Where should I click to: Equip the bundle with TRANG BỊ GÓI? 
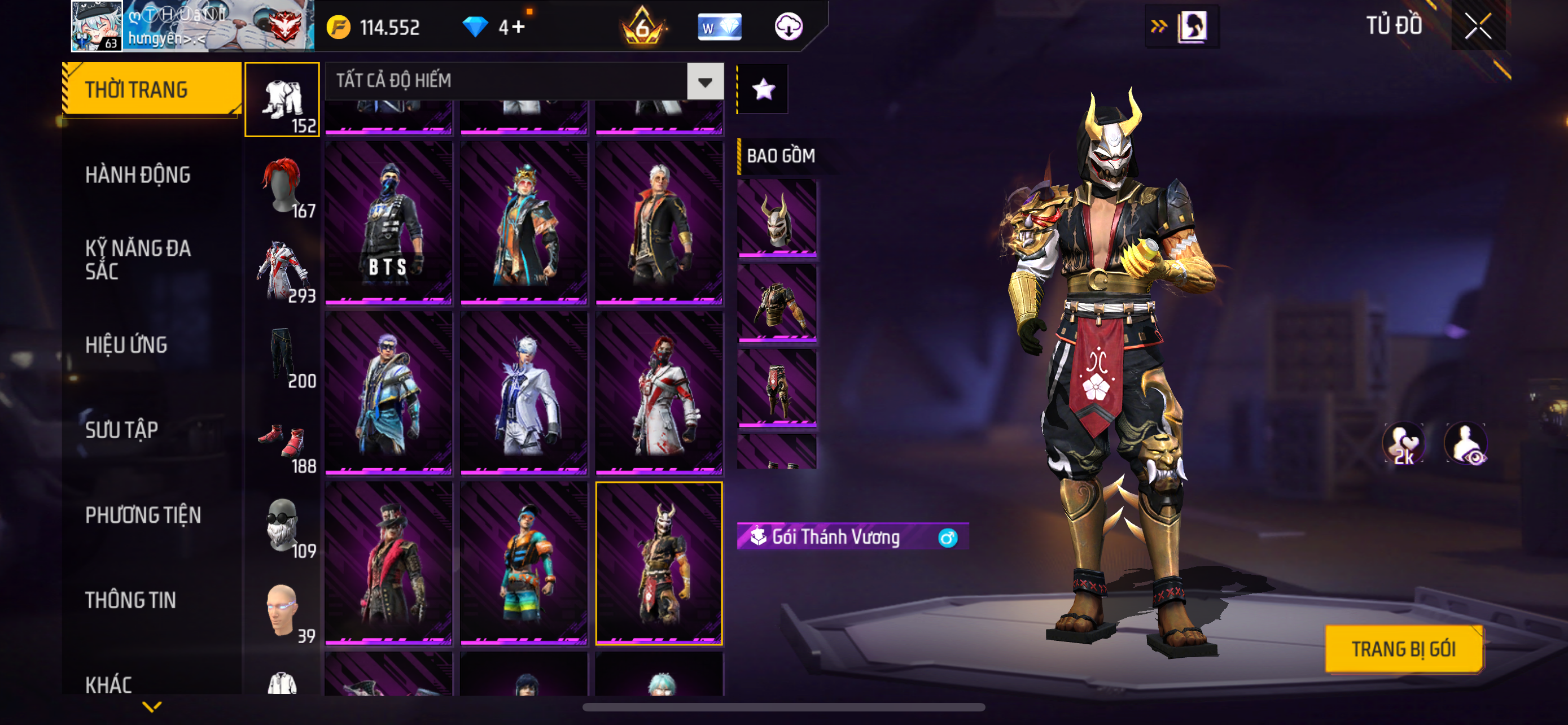tap(1403, 649)
